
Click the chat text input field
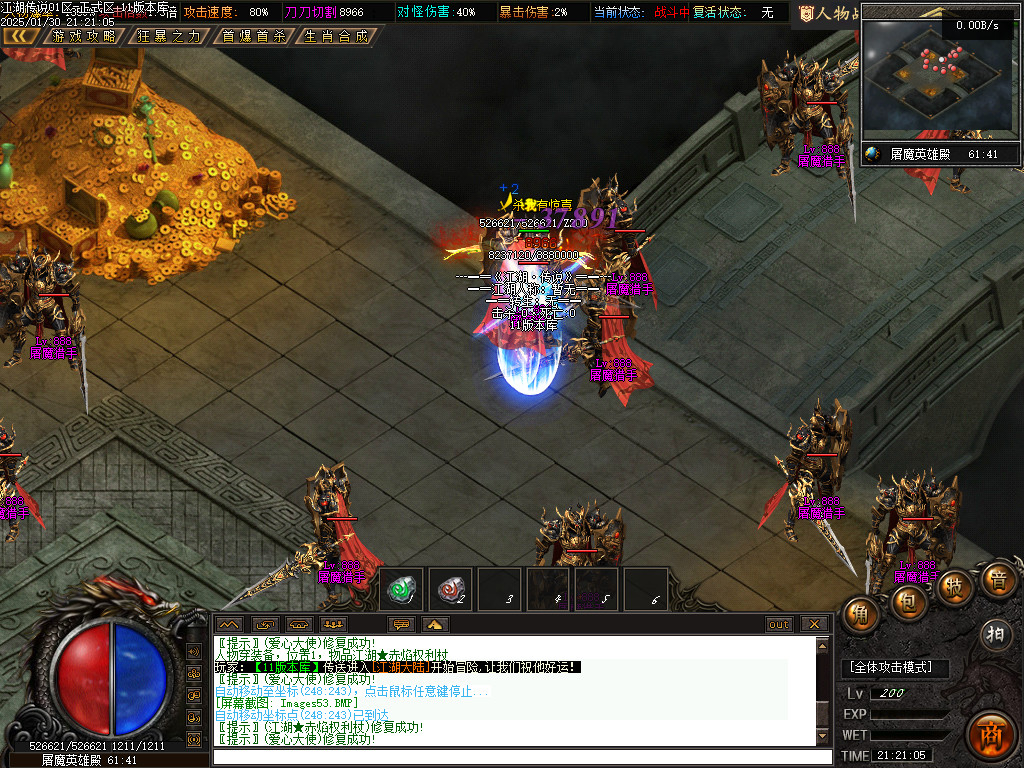pyautogui.click(x=520, y=757)
